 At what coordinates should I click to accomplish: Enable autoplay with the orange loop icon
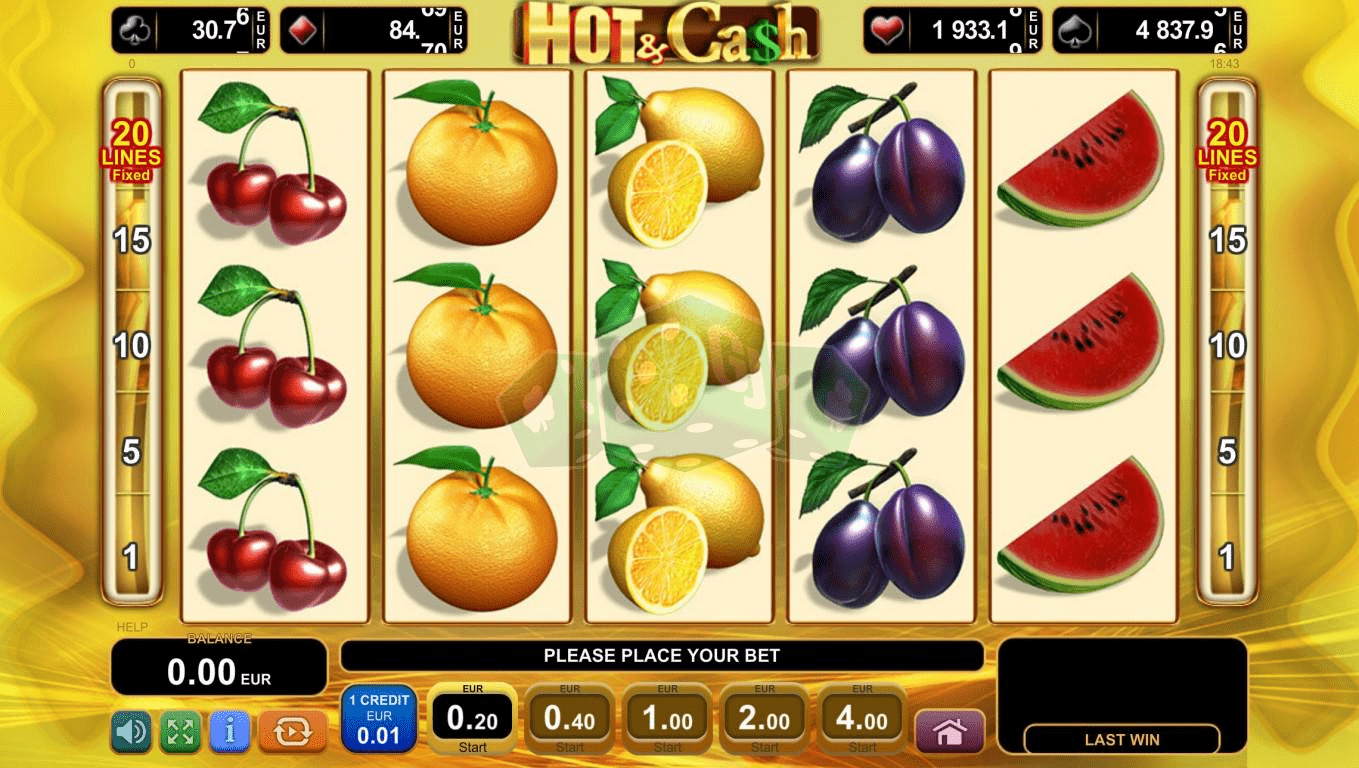[292, 732]
